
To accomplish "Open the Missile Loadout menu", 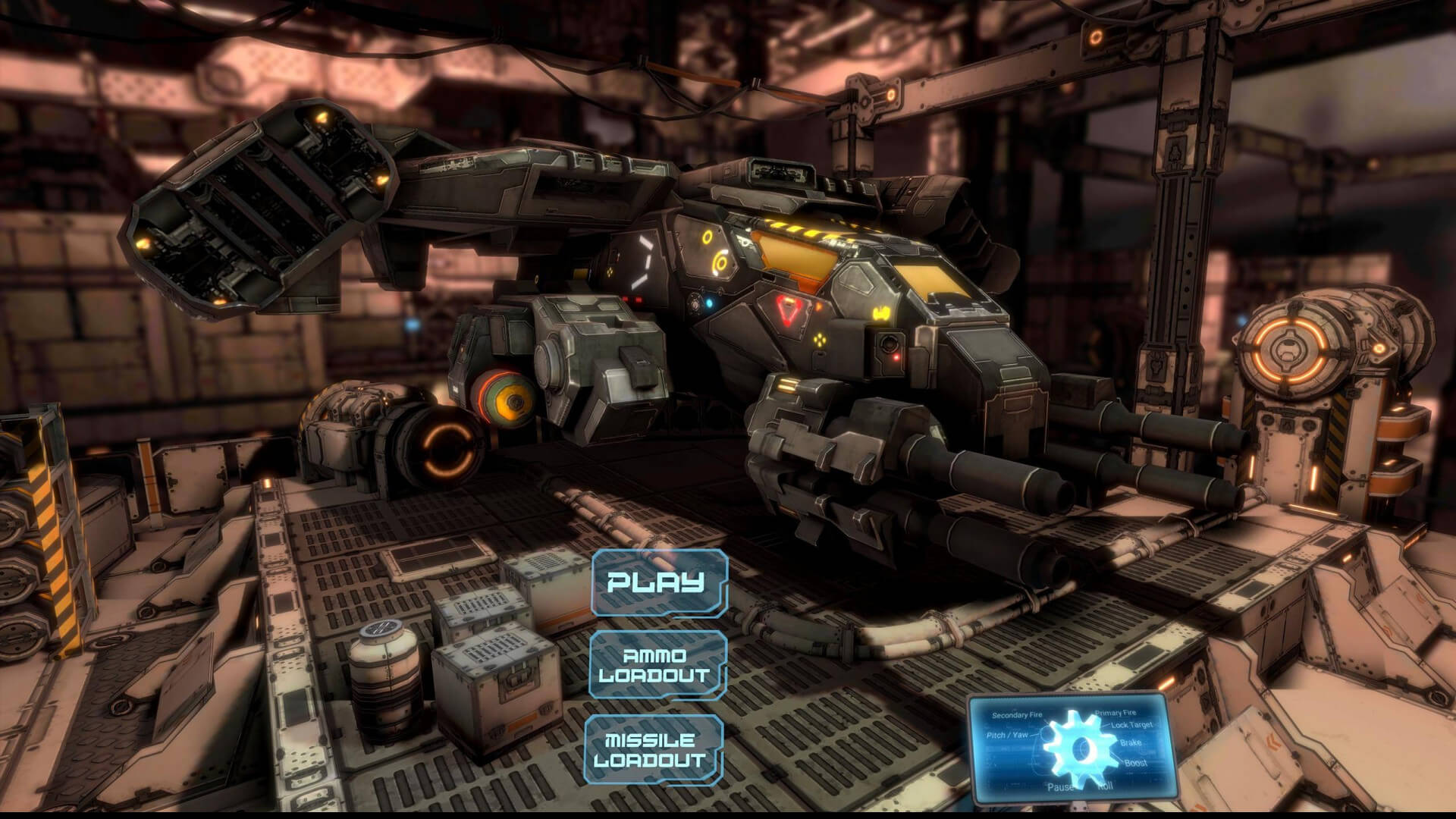I will click(x=653, y=749).
